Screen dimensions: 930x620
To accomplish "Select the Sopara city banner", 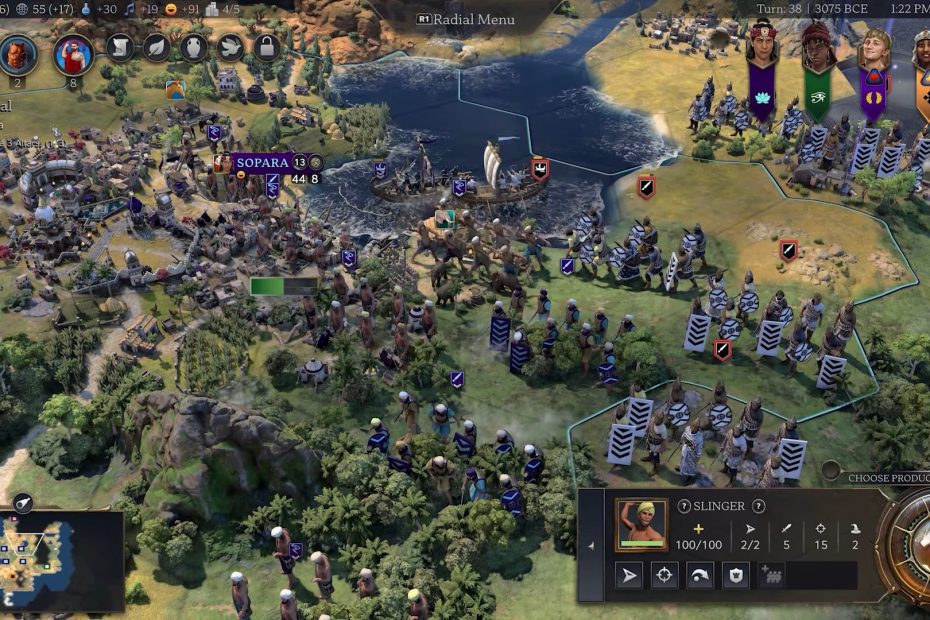I will pyautogui.click(x=262, y=162).
